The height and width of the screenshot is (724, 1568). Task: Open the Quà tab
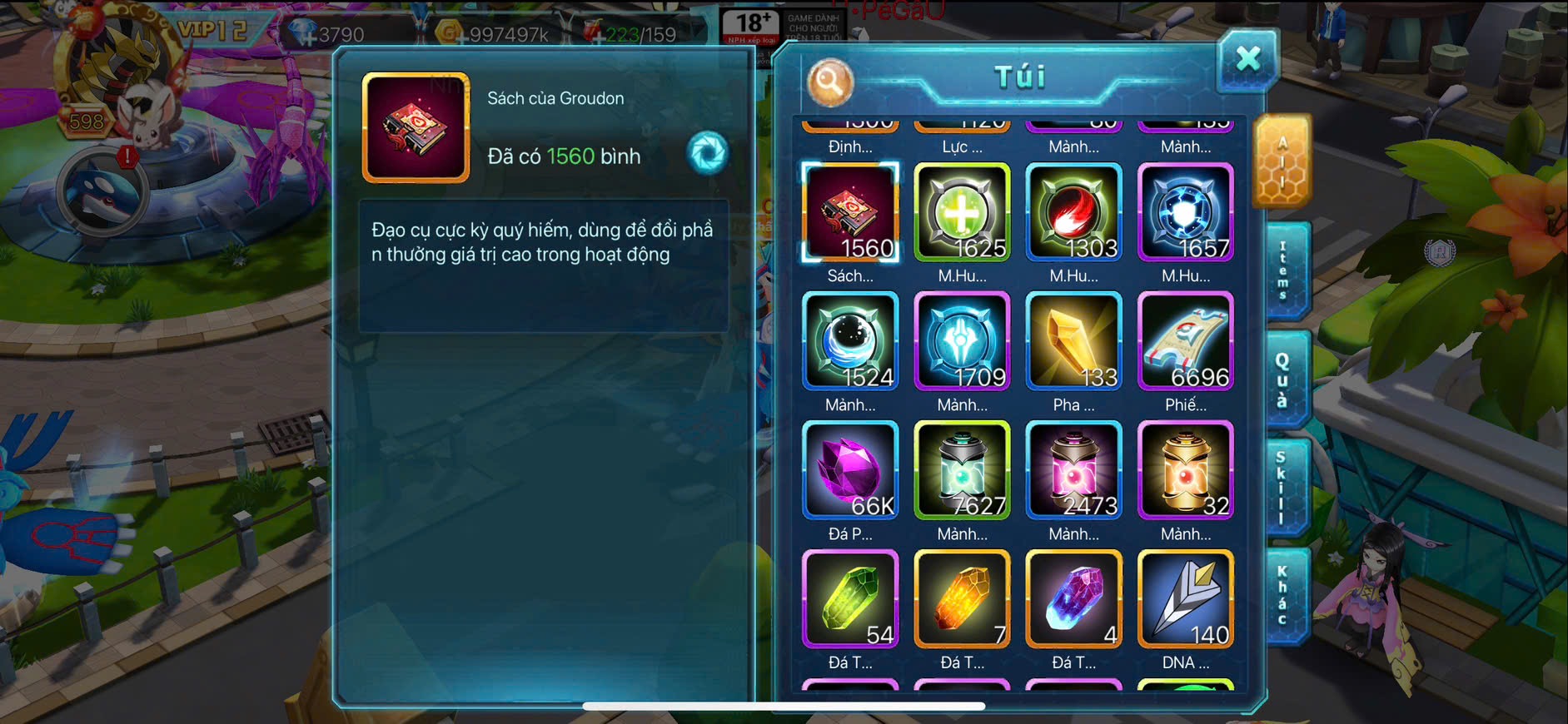pos(1283,379)
